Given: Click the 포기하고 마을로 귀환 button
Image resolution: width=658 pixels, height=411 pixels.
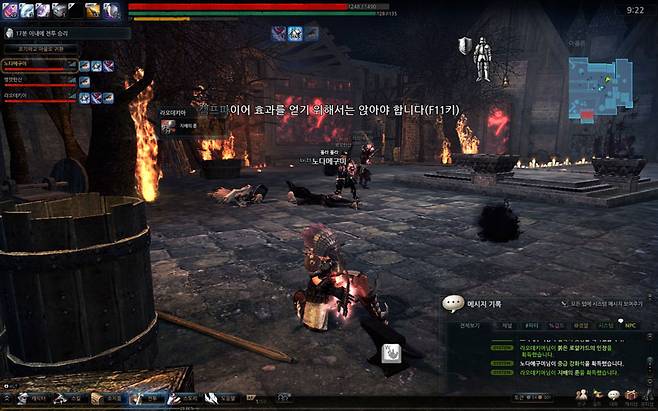Looking at the screenshot, I should click(x=42, y=48).
